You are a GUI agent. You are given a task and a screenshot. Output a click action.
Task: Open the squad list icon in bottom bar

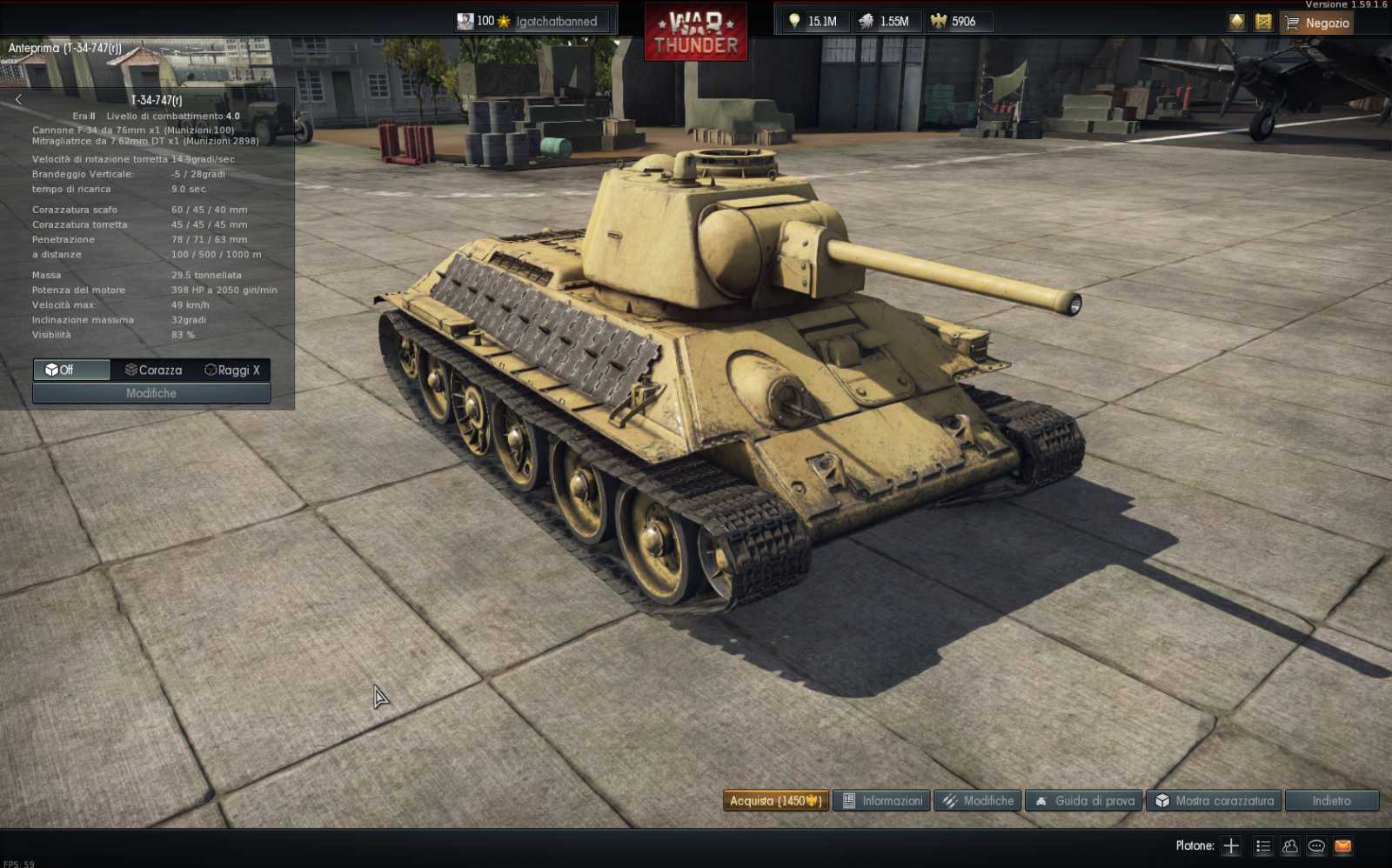click(1262, 845)
